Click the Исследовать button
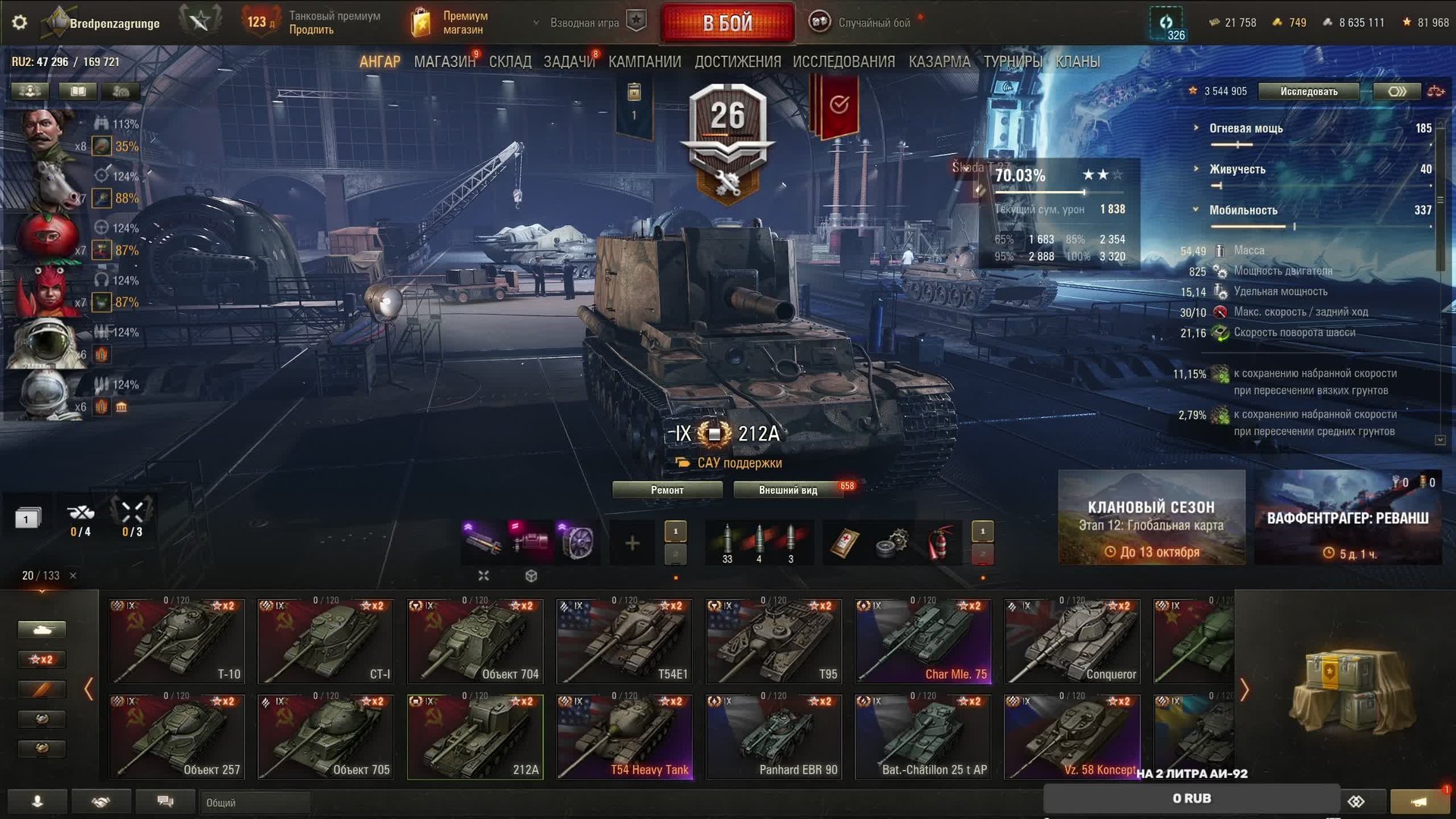1456x819 pixels. [x=1309, y=92]
